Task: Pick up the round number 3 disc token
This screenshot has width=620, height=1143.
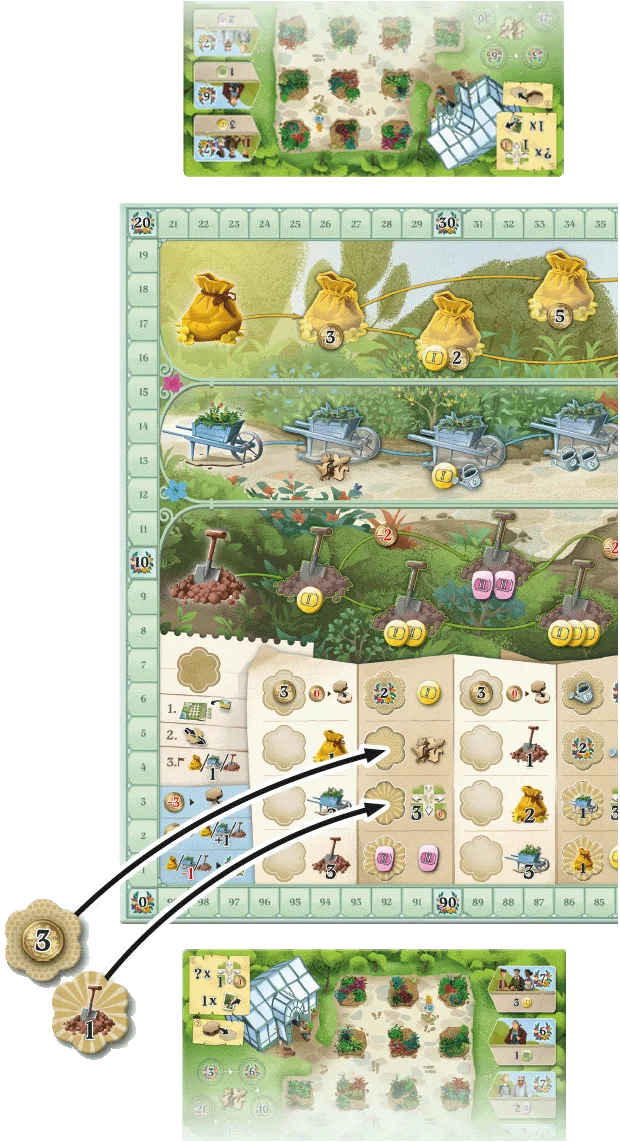Action: pos(43,941)
